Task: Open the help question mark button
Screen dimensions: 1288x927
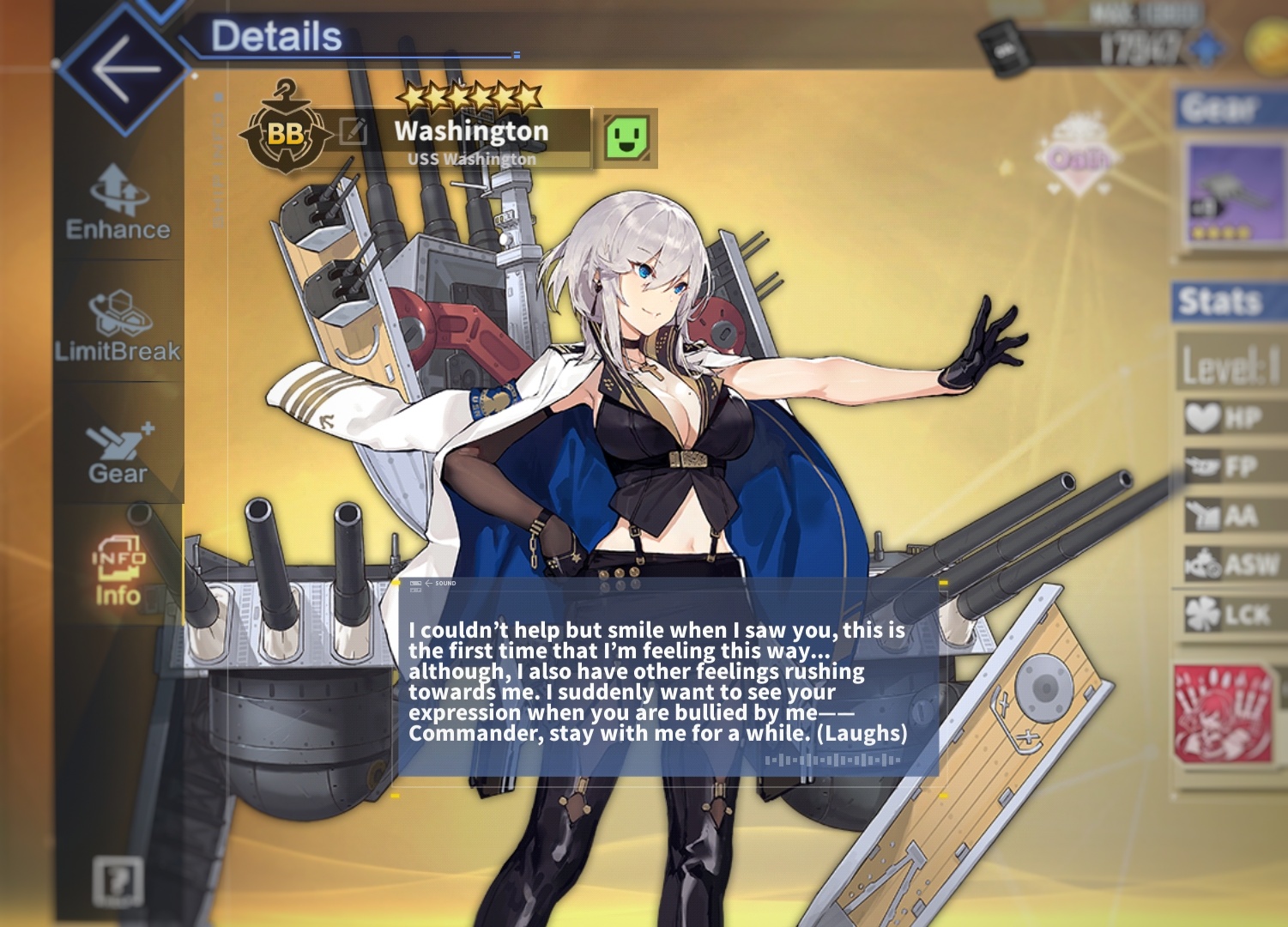Action: [118, 880]
